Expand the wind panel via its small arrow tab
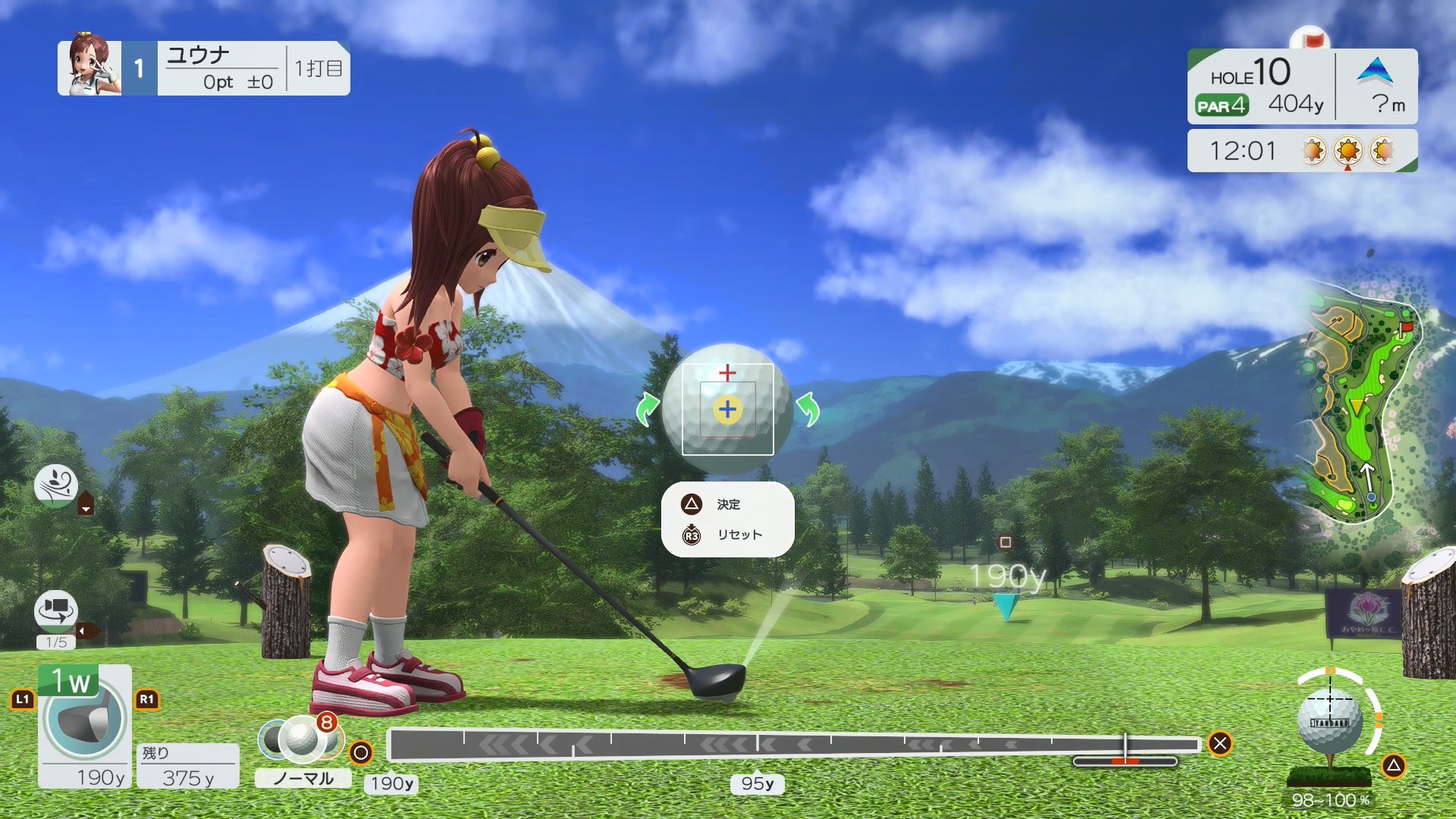Image resolution: width=1456 pixels, height=819 pixels. tap(86, 504)
